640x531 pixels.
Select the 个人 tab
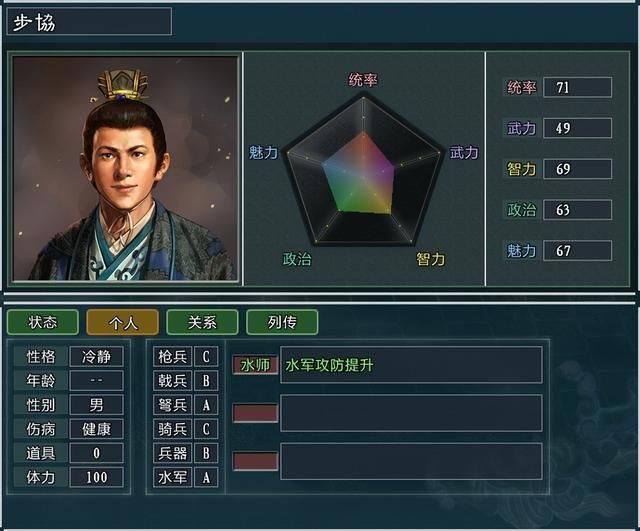122,322
